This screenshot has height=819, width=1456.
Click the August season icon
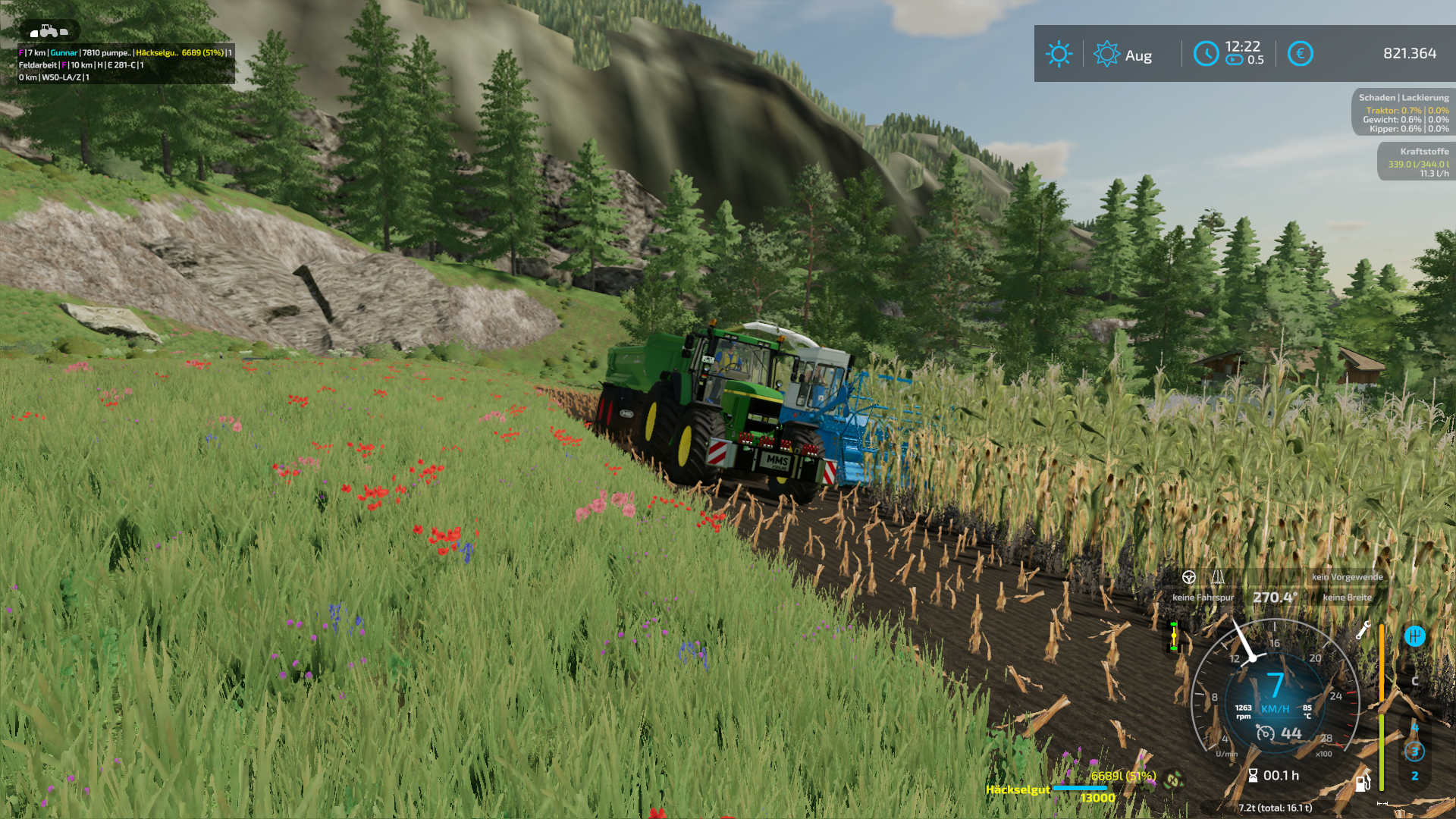coord(1106,54)
